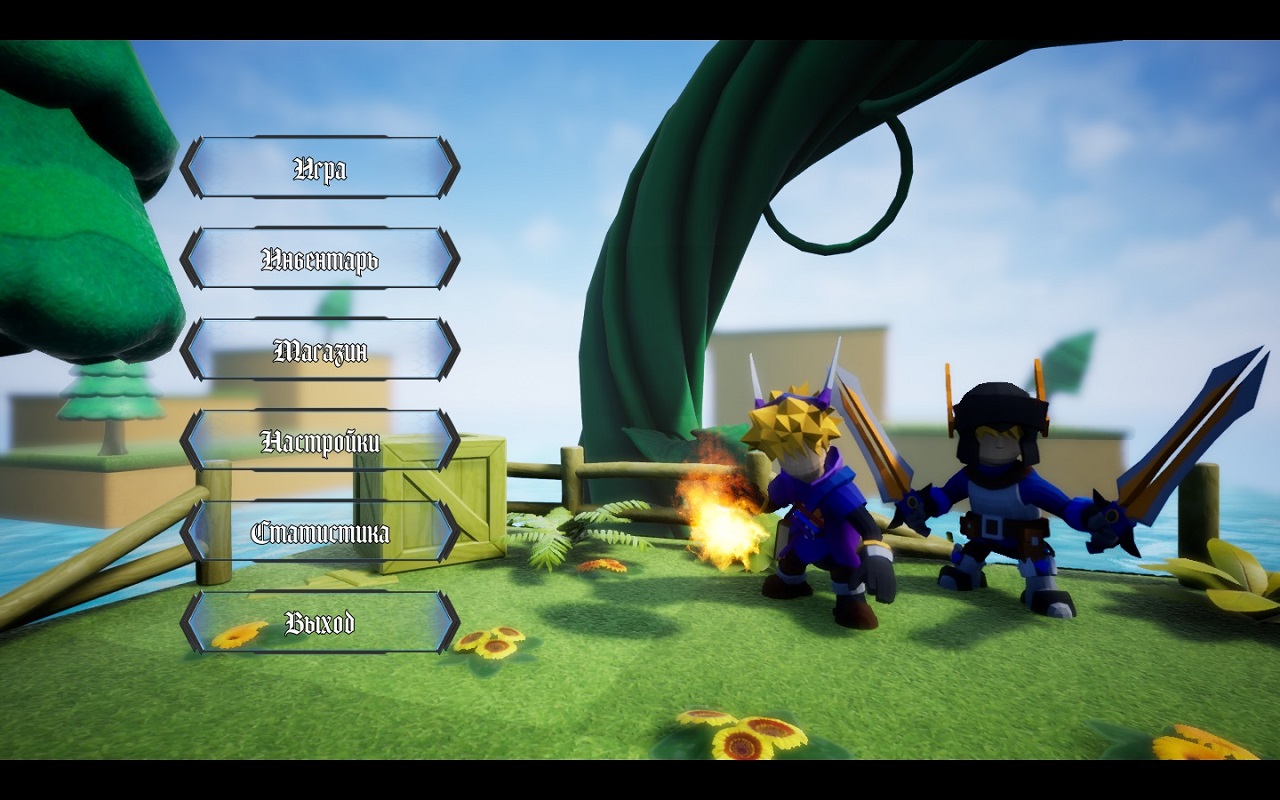Open the Инвентарь menu

[x=320, y=259]
